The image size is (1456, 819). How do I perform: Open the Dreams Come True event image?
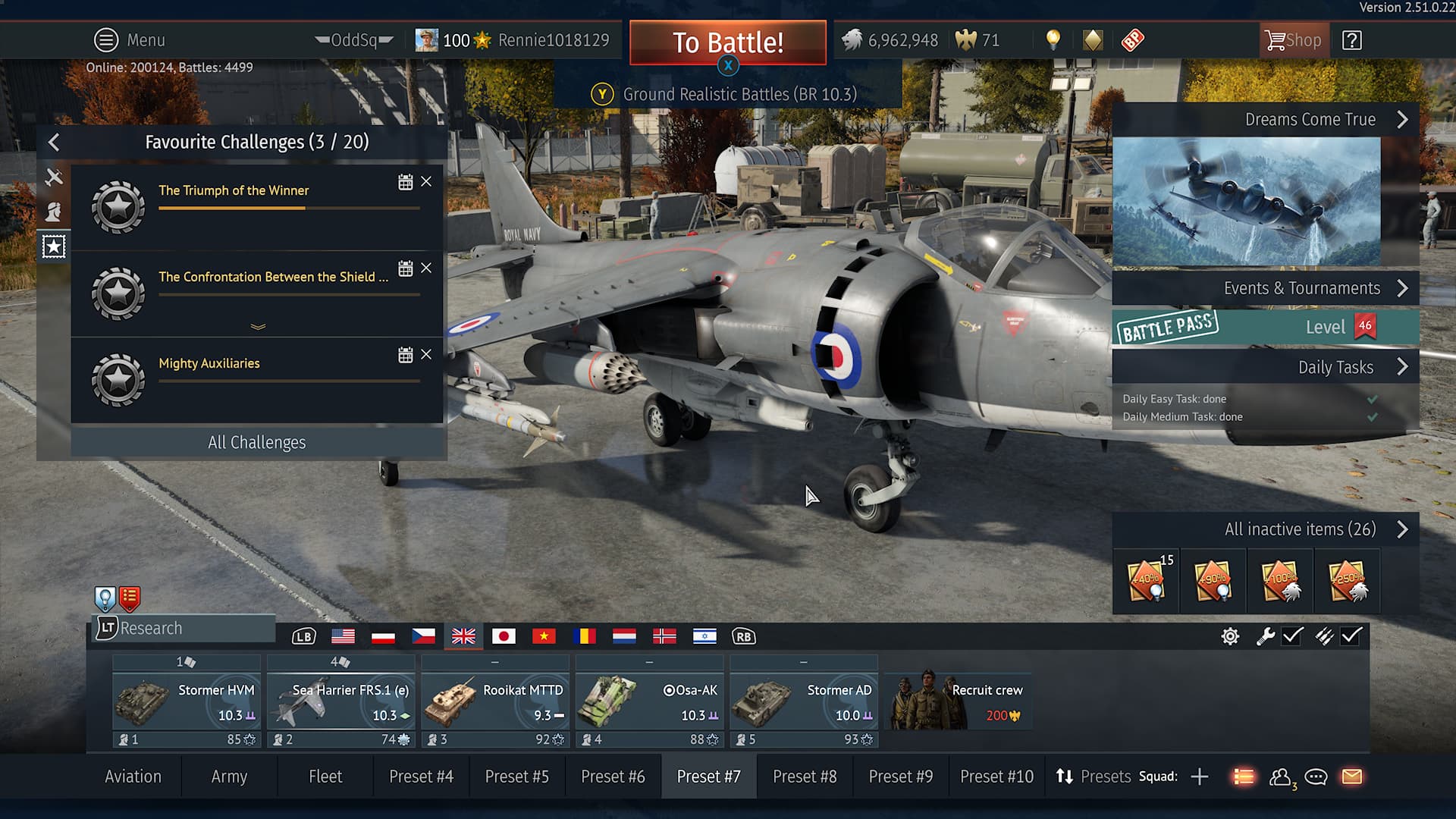[1247, 201]
